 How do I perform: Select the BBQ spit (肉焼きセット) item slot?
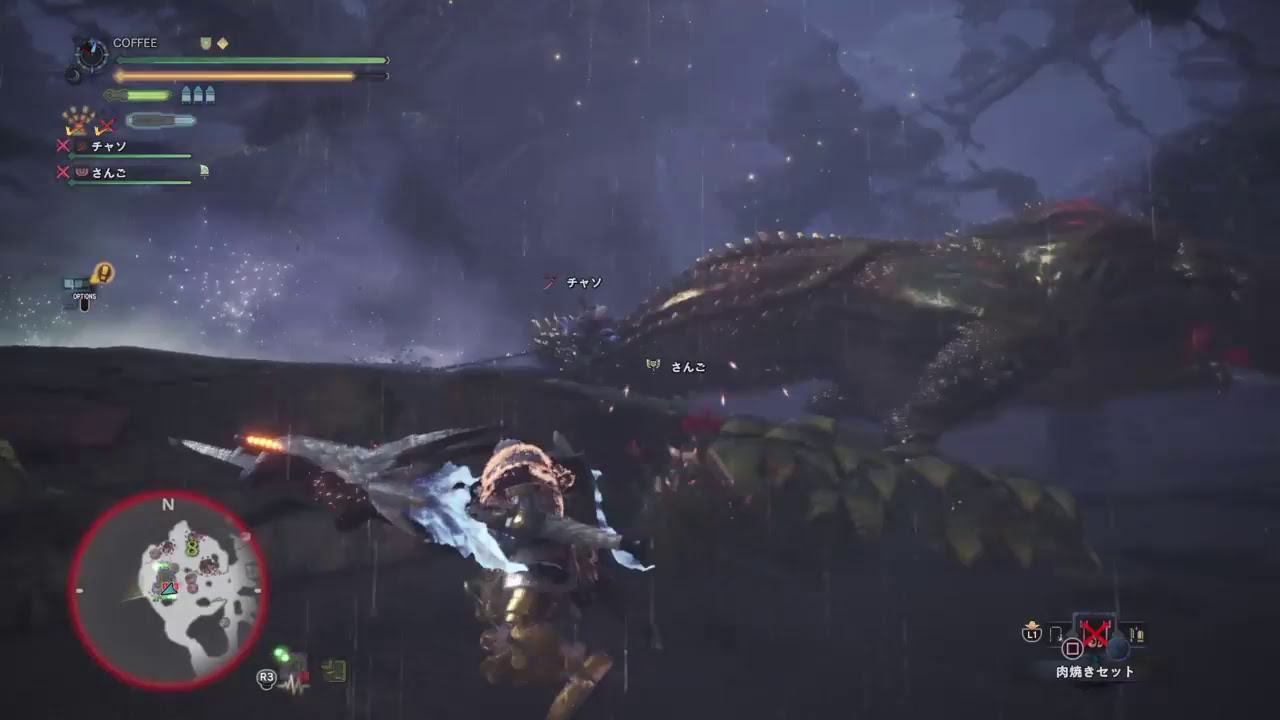(x=1094, y=632)
